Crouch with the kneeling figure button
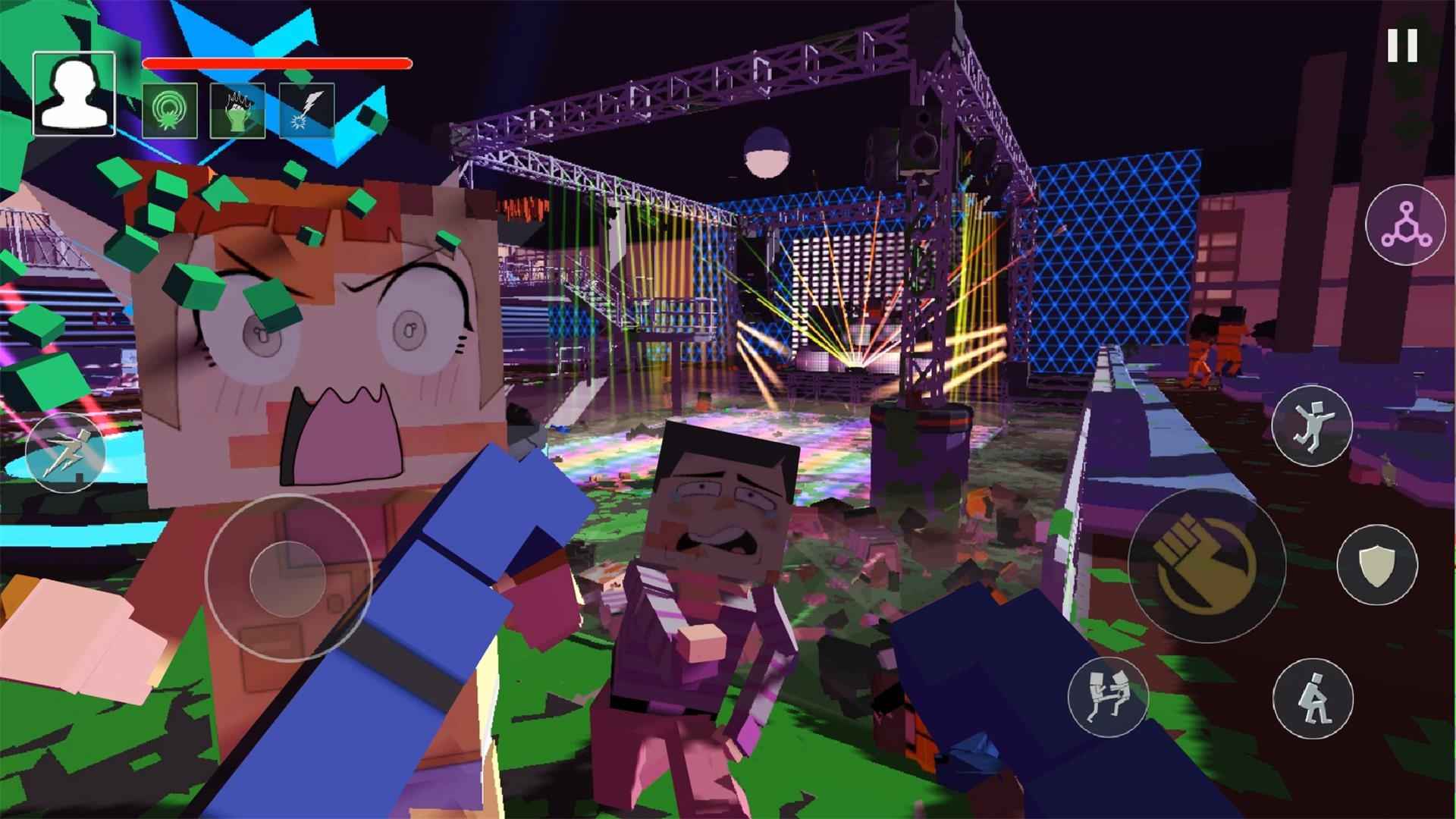 tap(1312, 698)
